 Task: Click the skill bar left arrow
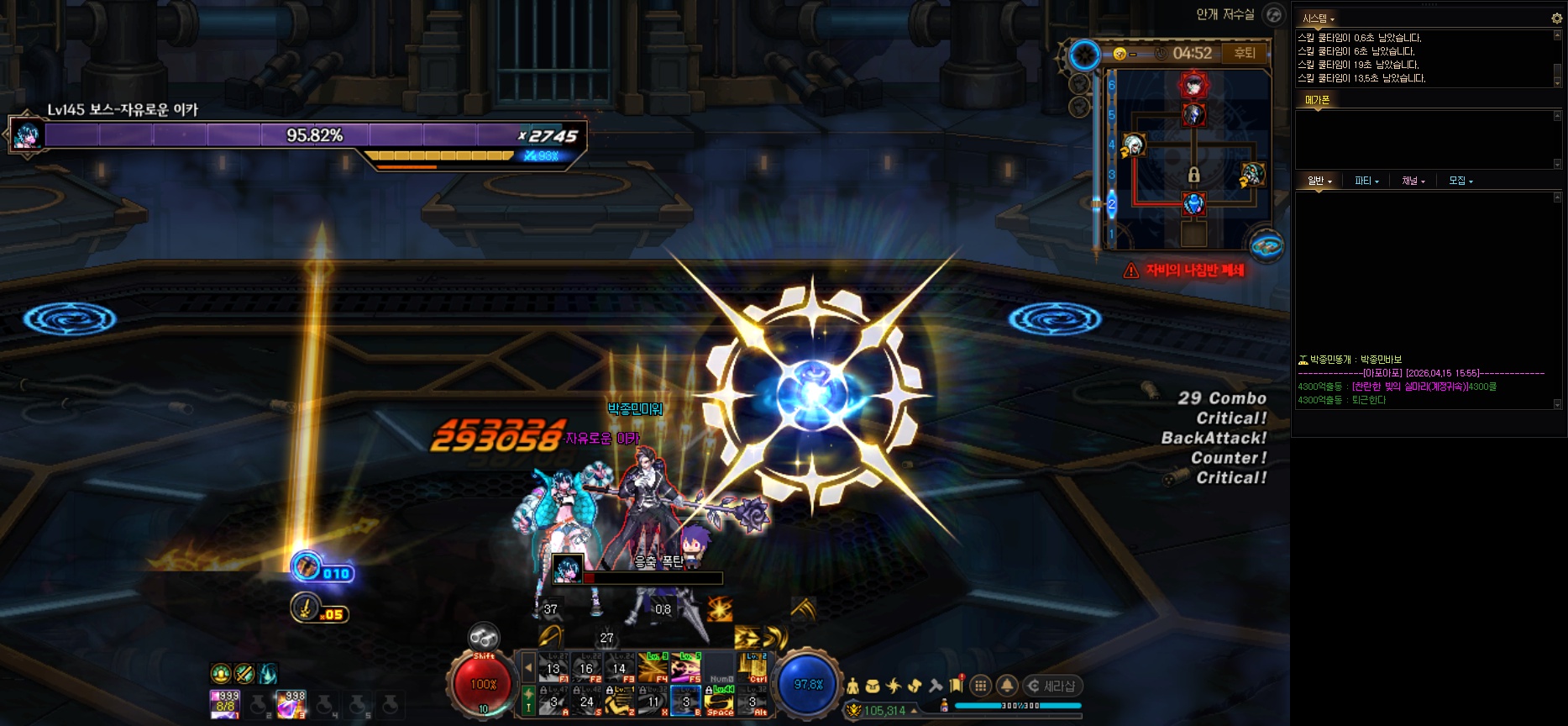(528, 668)
